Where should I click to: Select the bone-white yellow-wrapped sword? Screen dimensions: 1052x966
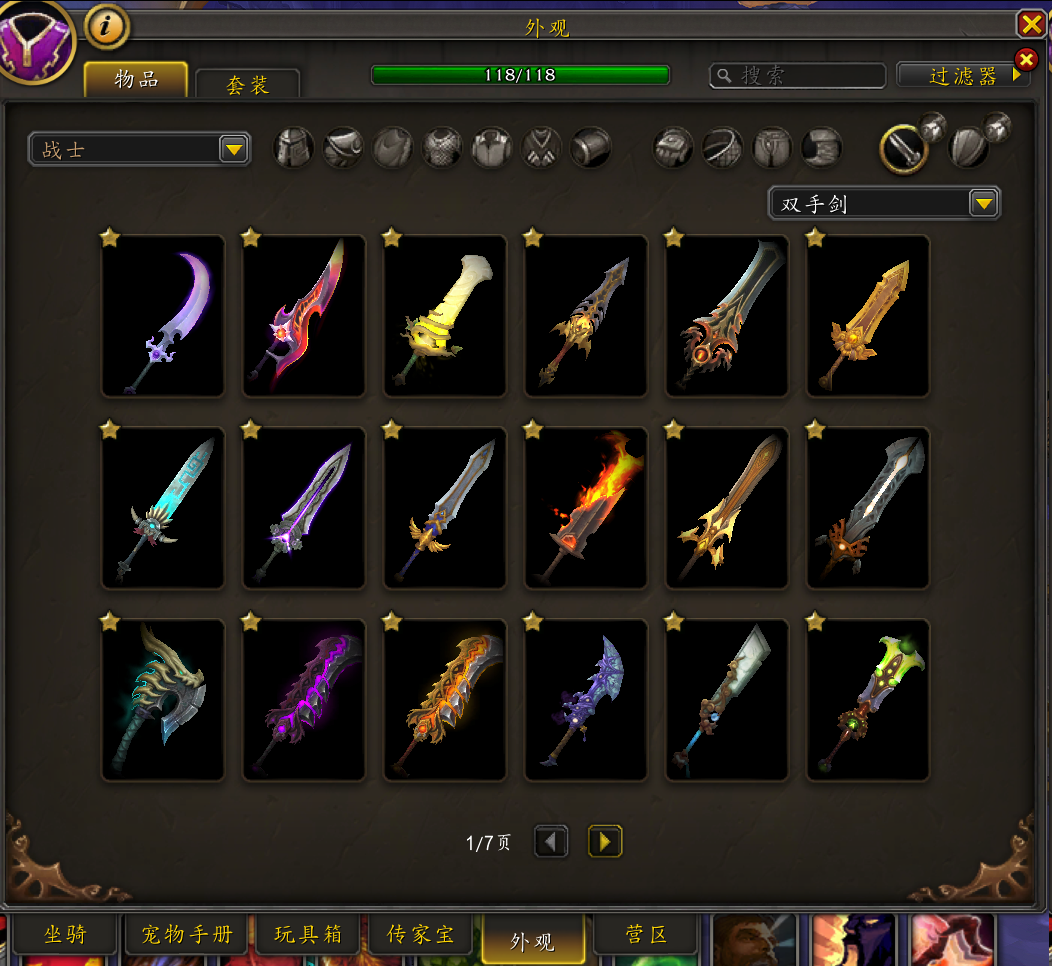(445, 316)
